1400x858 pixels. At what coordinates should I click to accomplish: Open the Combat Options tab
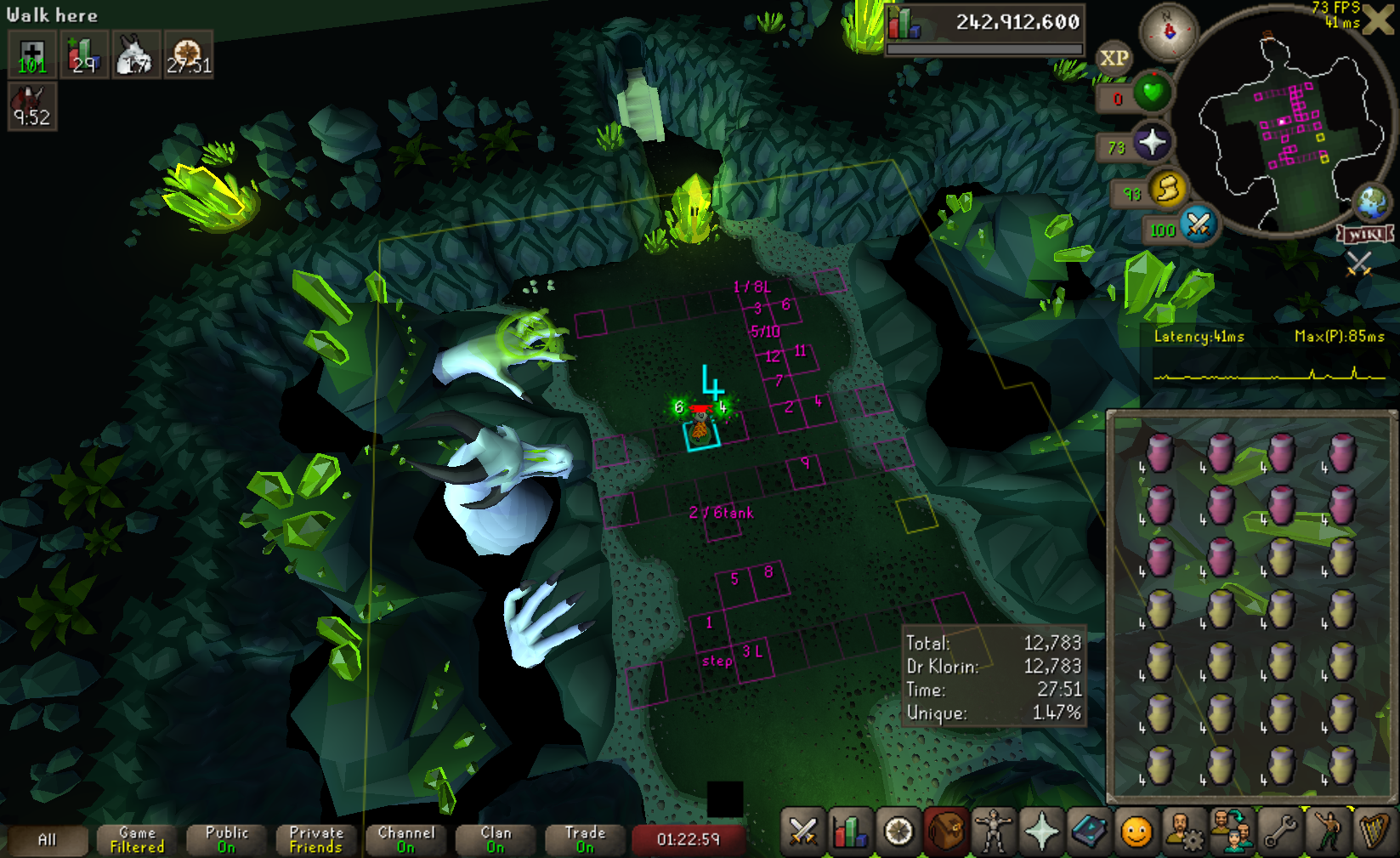click(x=802, y=831)
